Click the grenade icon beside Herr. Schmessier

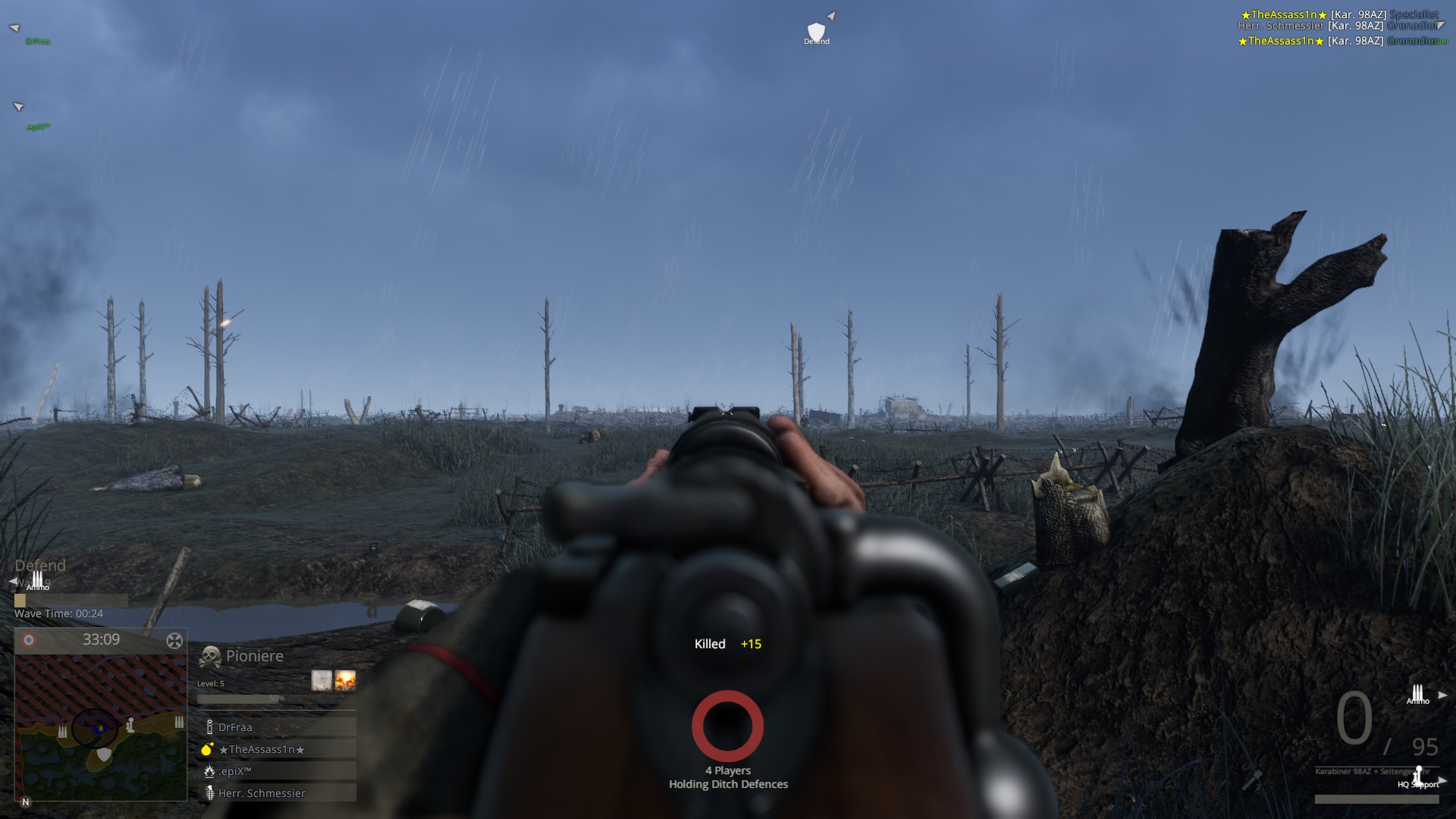[210, 793]
